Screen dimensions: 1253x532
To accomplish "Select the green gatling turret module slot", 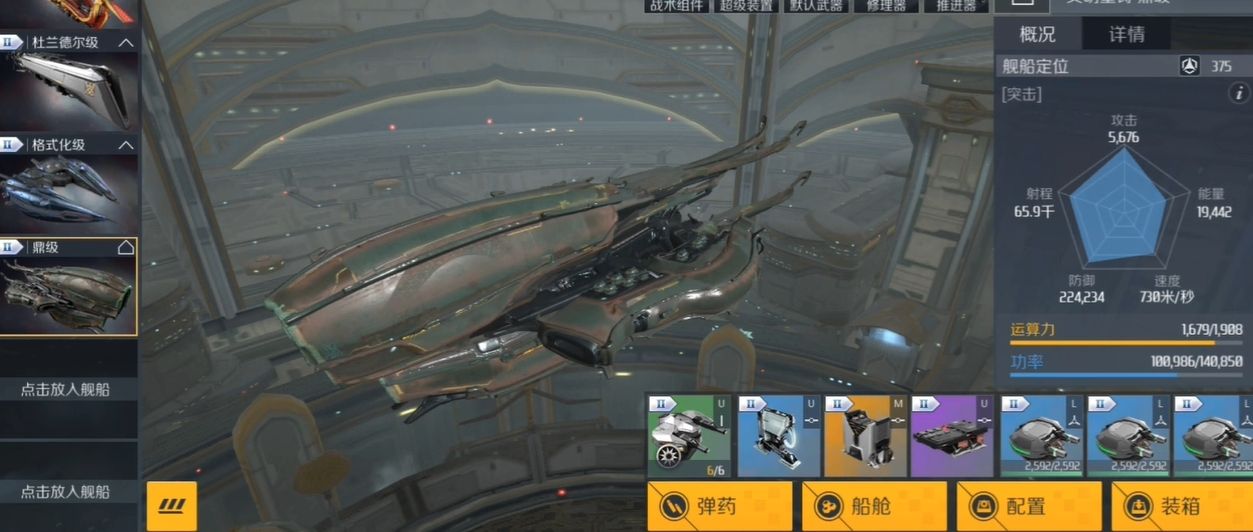I will coord(689,435).
